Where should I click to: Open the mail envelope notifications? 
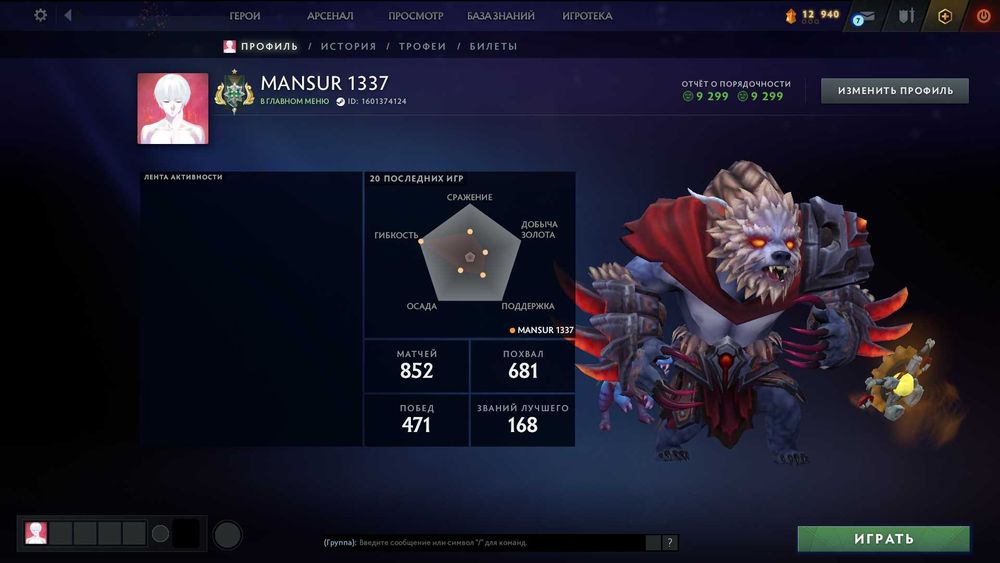[865, 16]
